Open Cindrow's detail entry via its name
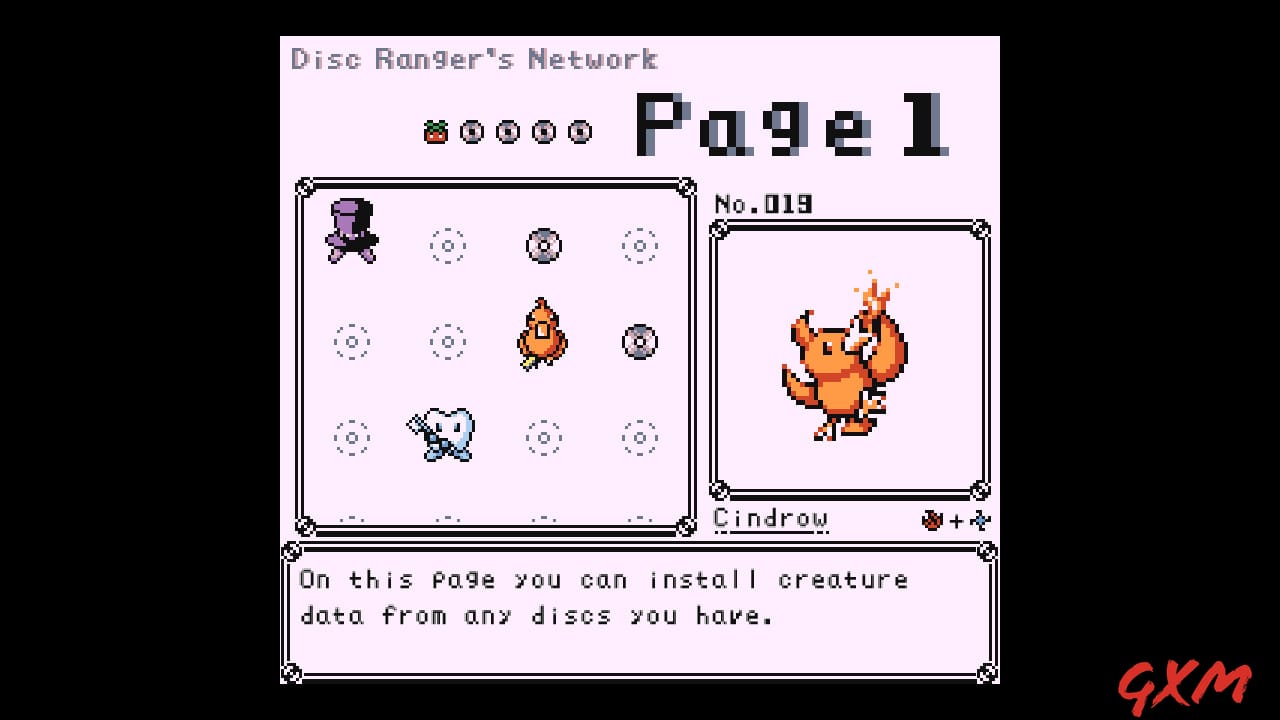This screenshot has height=720, width=1280. pyautogui.click(x=770, y=519)
